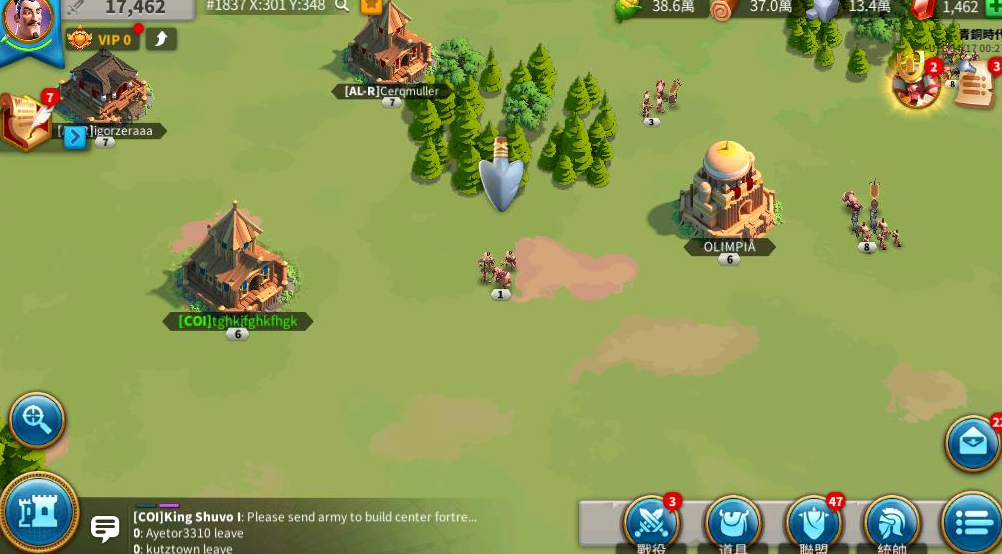Search coordinates with the magnifier icon

click(342, 6)
